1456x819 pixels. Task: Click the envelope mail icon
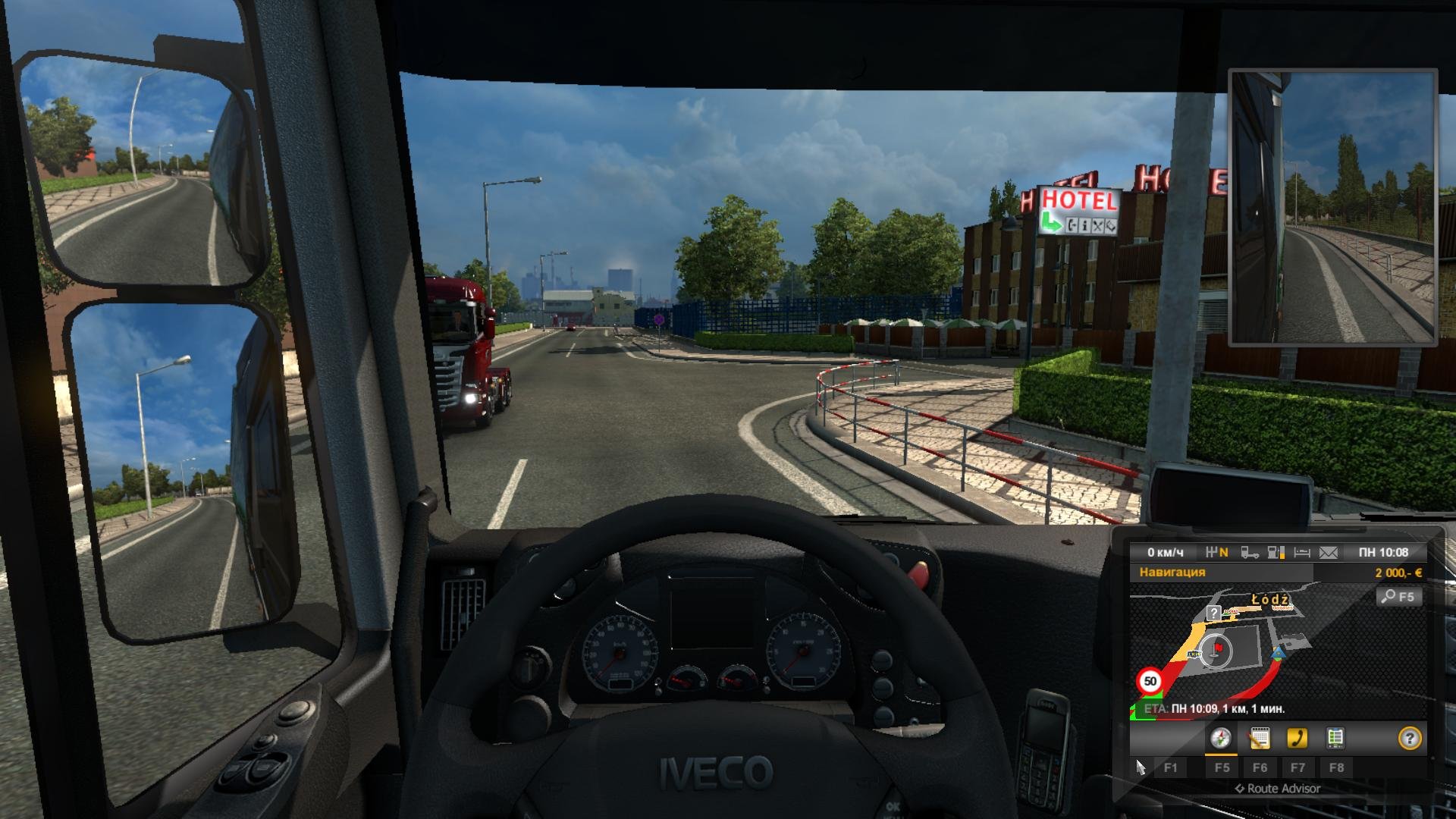(1328, 553)
